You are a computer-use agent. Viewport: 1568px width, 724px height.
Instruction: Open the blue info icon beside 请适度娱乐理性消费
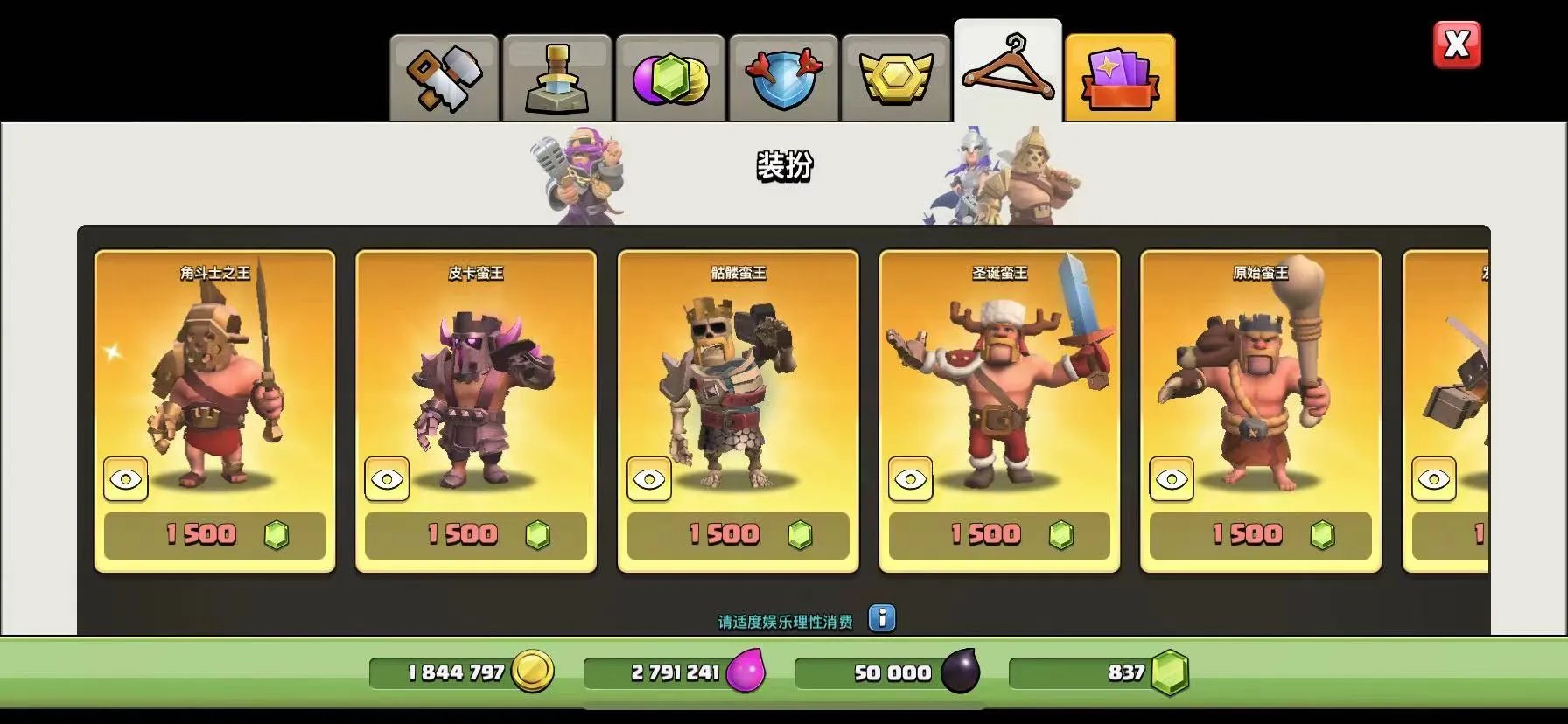(x=882, y=618)
